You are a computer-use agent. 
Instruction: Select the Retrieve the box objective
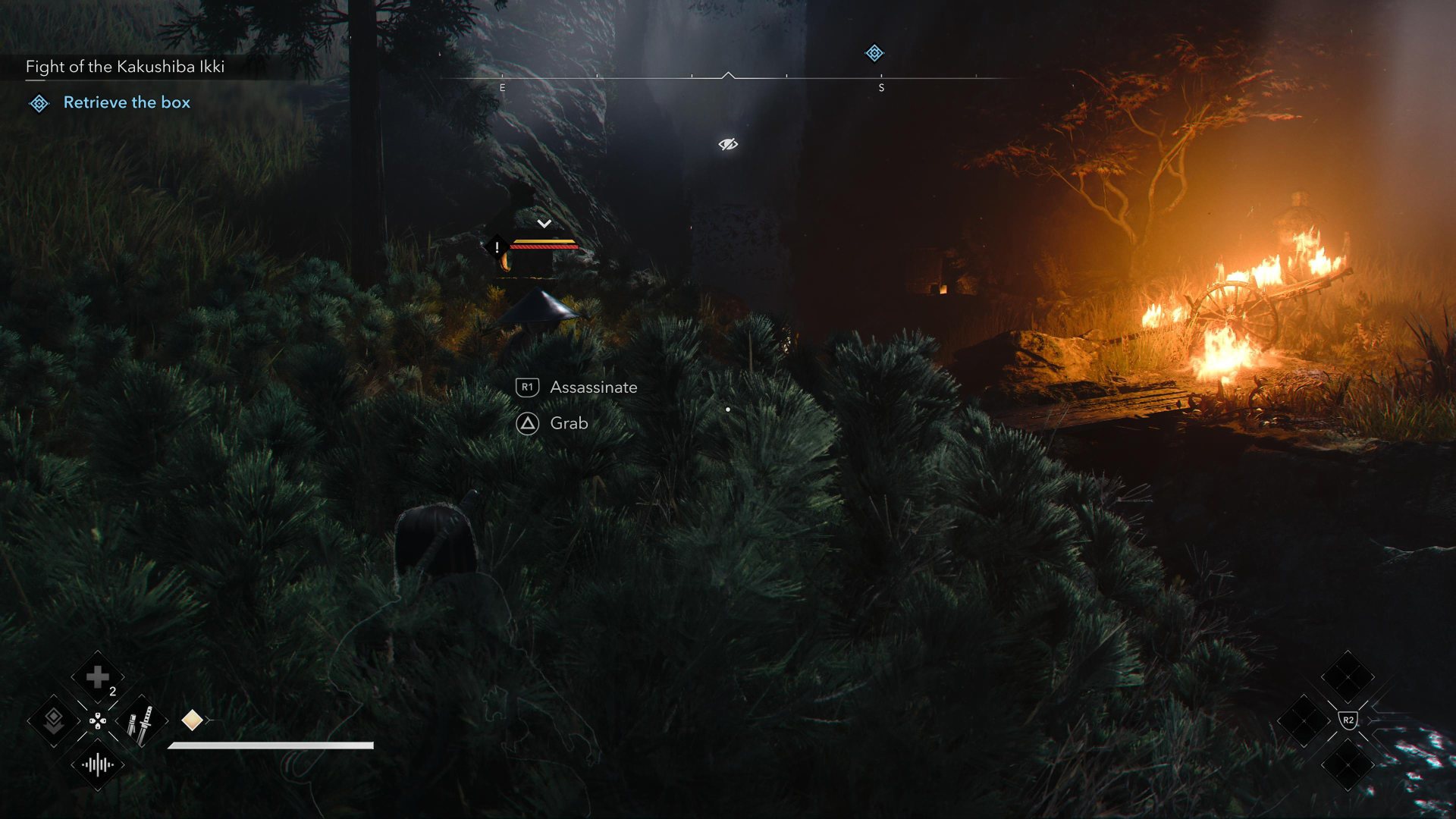[x=126, y=102]
